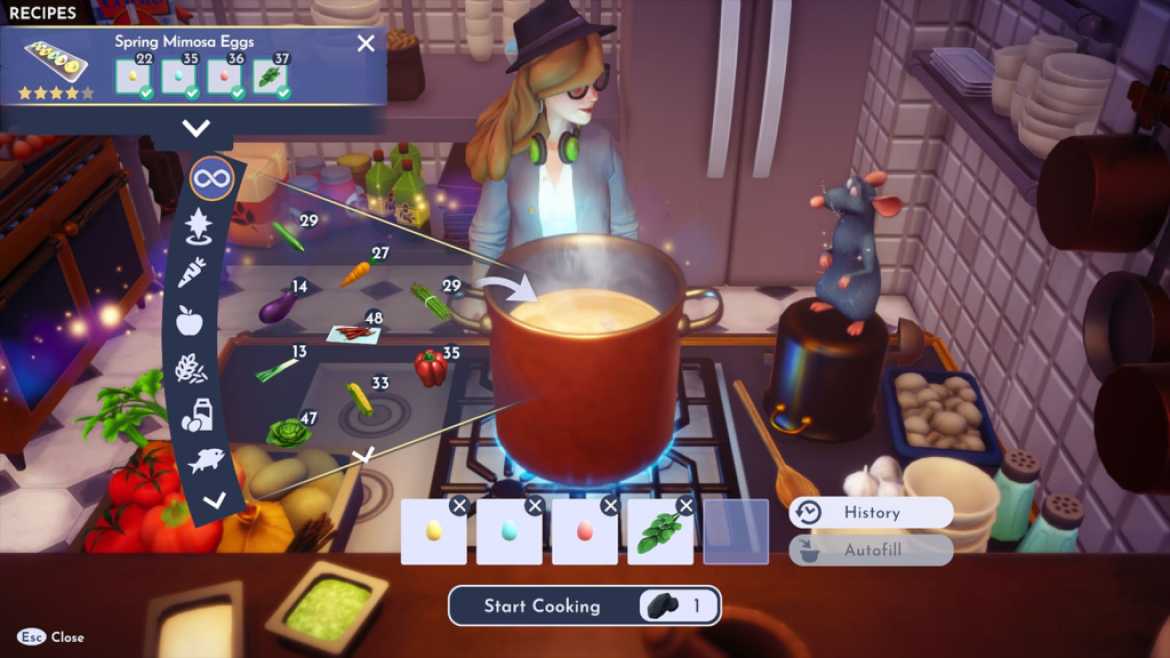Select the eggplant ingredient

pos(276,307)
